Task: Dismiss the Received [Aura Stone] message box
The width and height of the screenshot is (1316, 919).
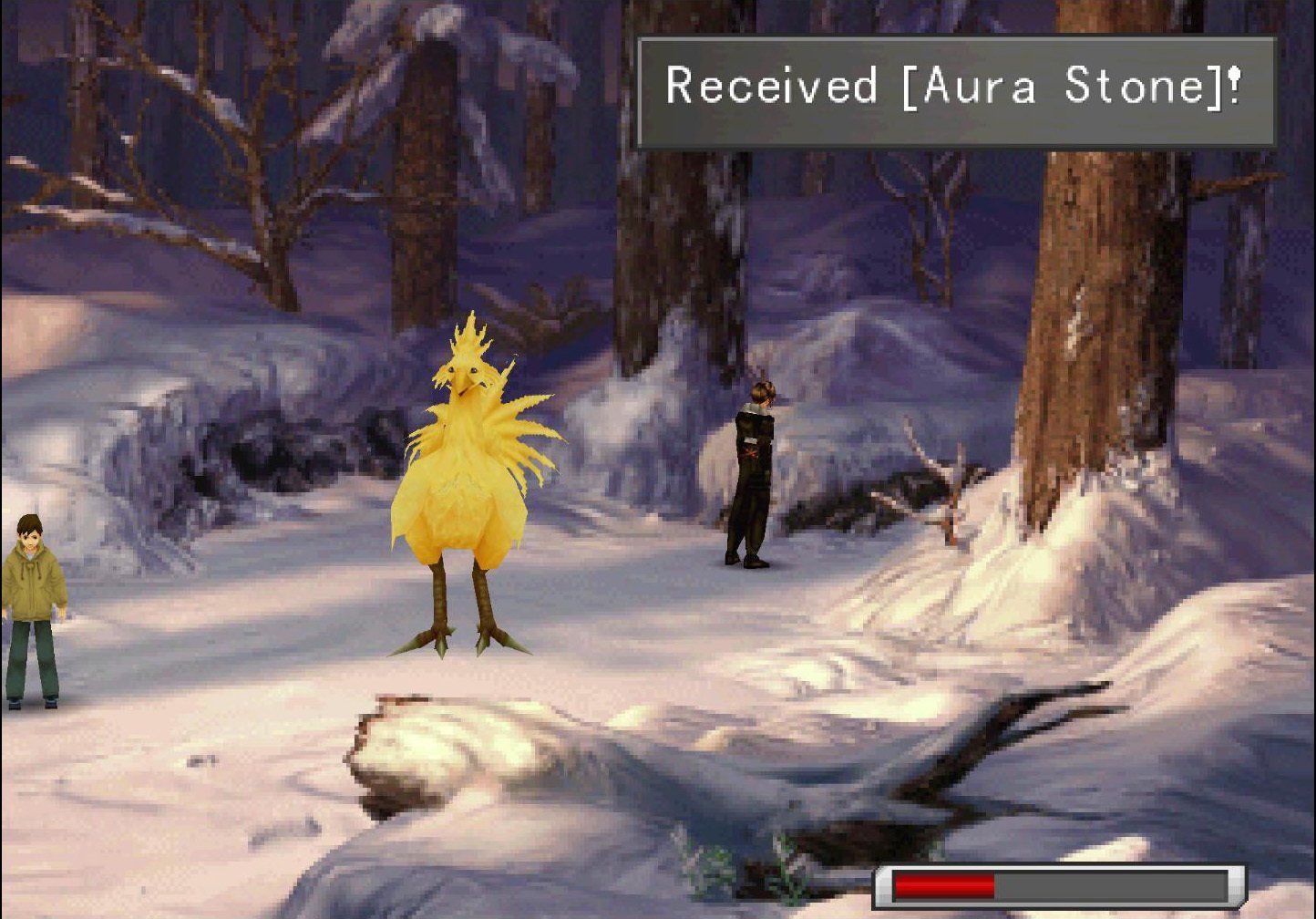Action: 957,88
